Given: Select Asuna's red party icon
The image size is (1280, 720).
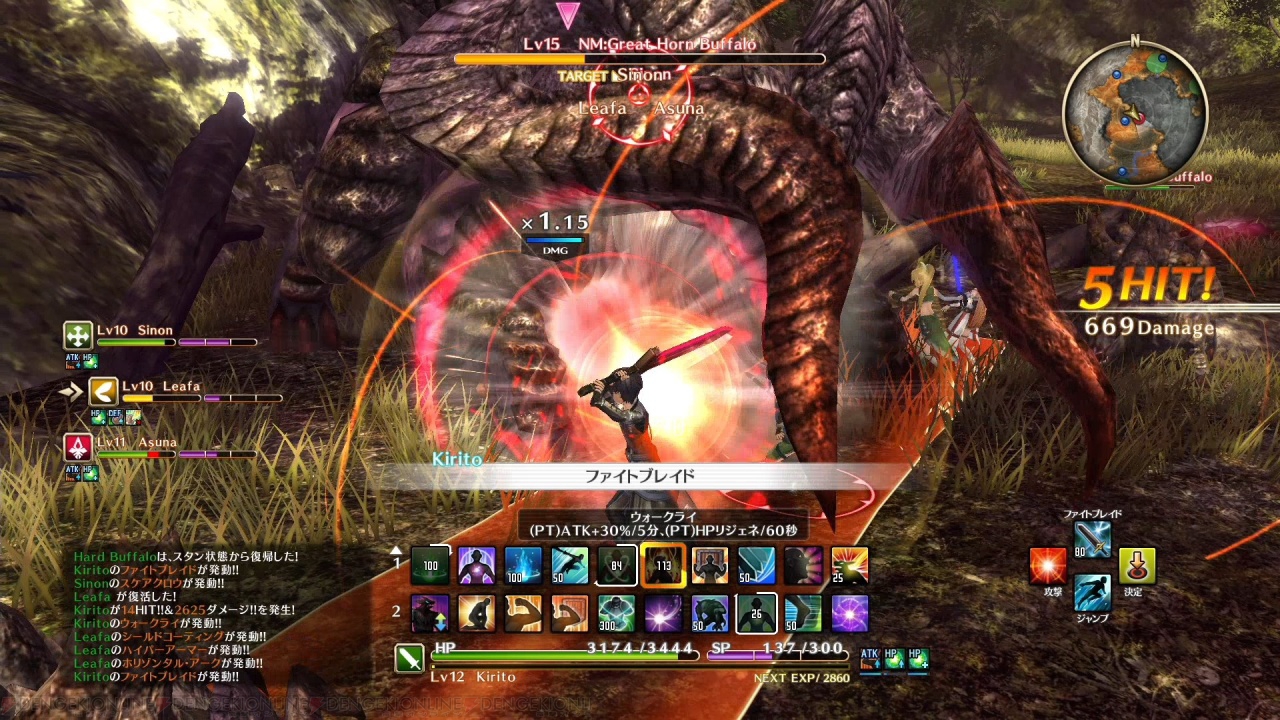Looking at the screenshot, I should pos(78,447).
